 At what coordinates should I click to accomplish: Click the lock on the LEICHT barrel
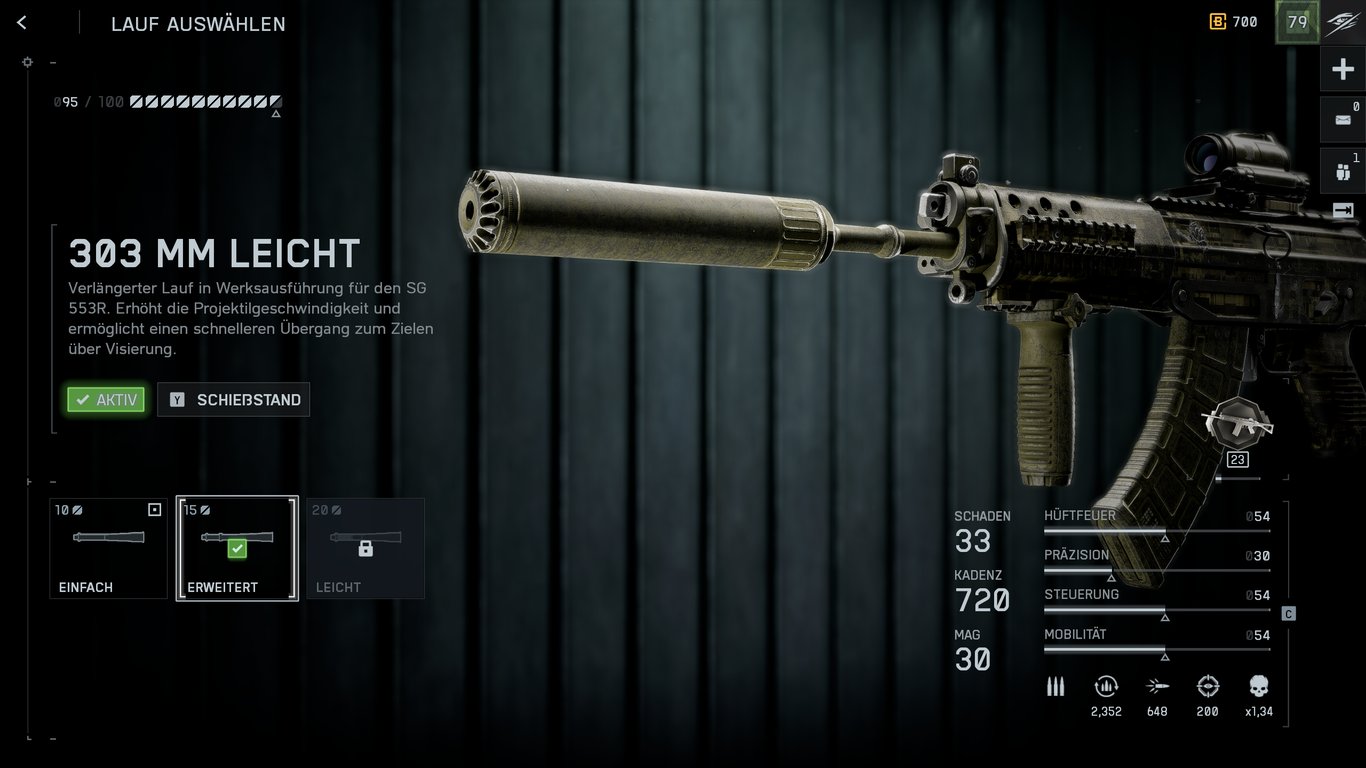click(x=364, y=547)
